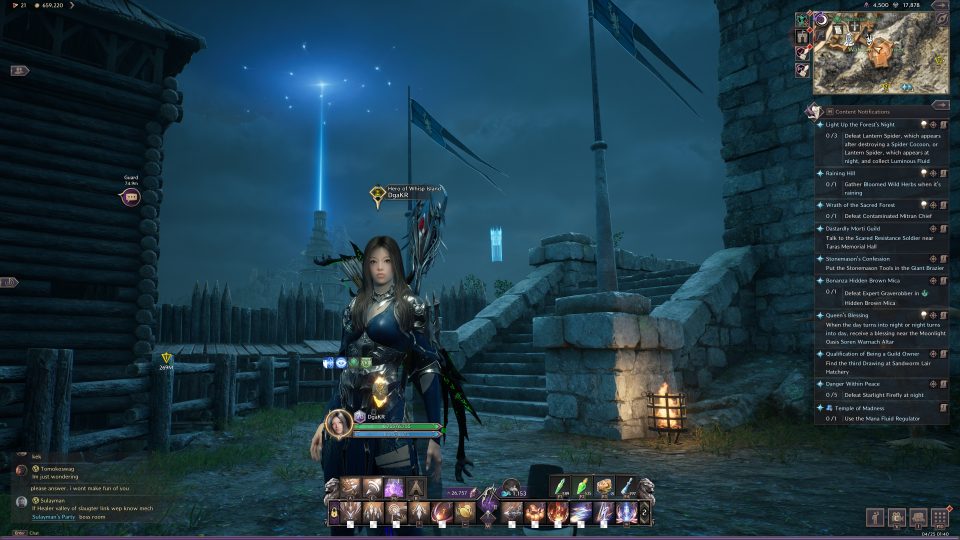Image resolution: width=960 pixels, height=540 pixels.
Task: Toggle the hotbar lock padlock
Action: [334, 512]
